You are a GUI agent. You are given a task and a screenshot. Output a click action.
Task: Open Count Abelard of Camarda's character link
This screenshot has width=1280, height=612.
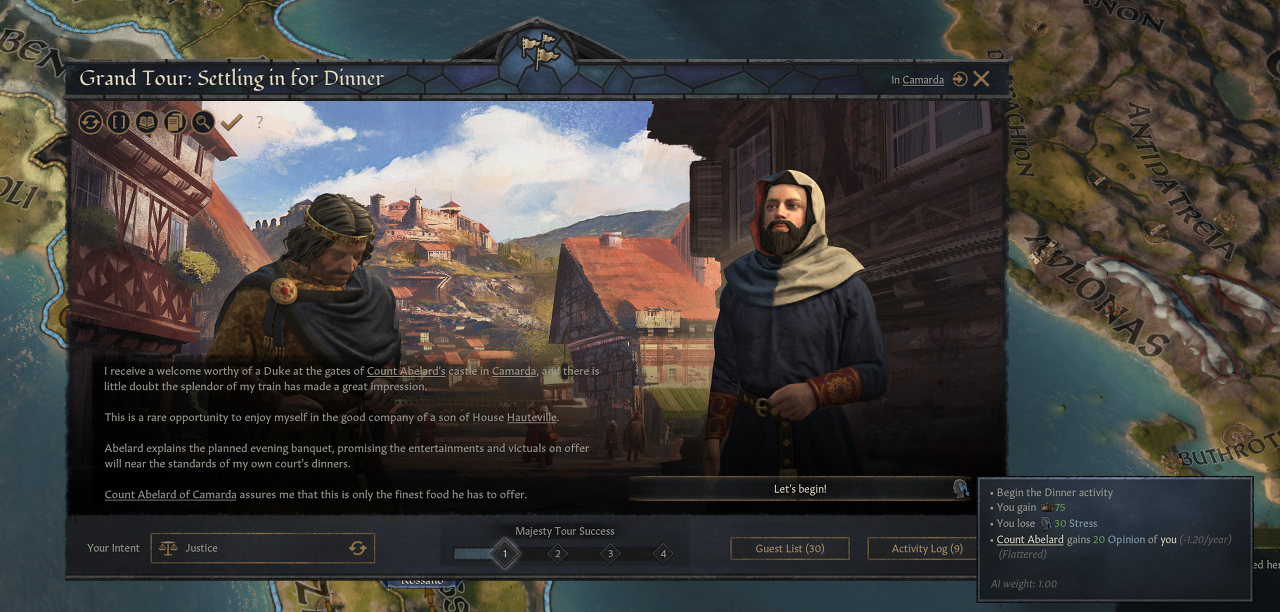pyautogui.click(x=170, y=494)
